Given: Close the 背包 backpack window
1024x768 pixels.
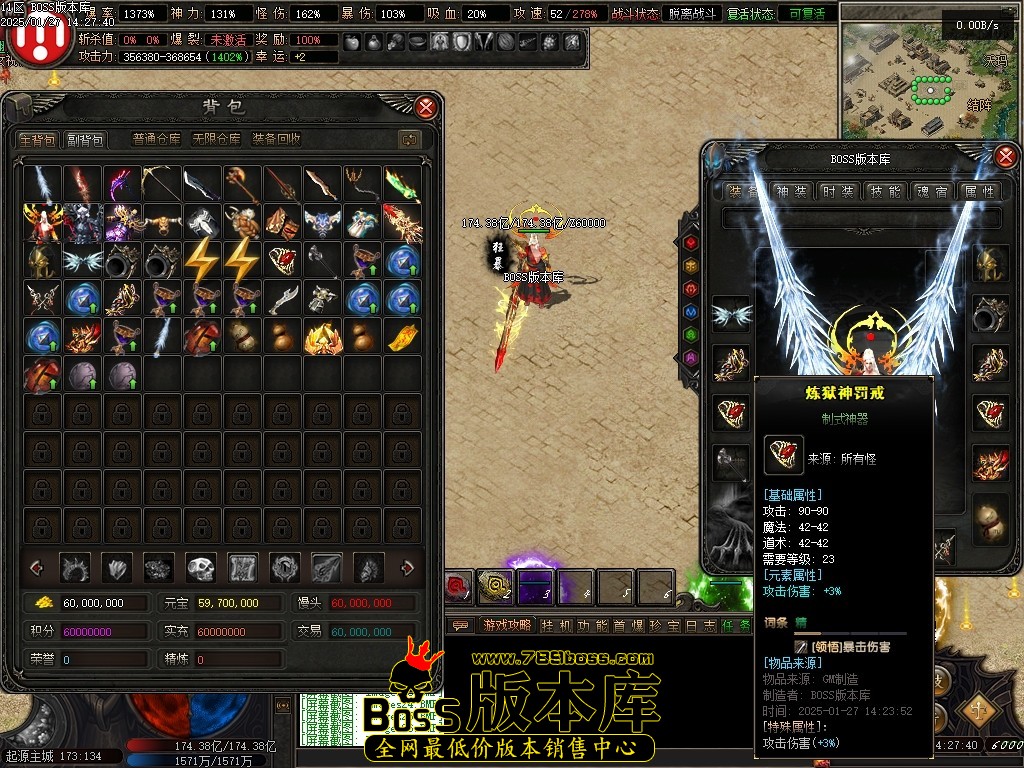Looking at the screenshot, I should point(426,107).
